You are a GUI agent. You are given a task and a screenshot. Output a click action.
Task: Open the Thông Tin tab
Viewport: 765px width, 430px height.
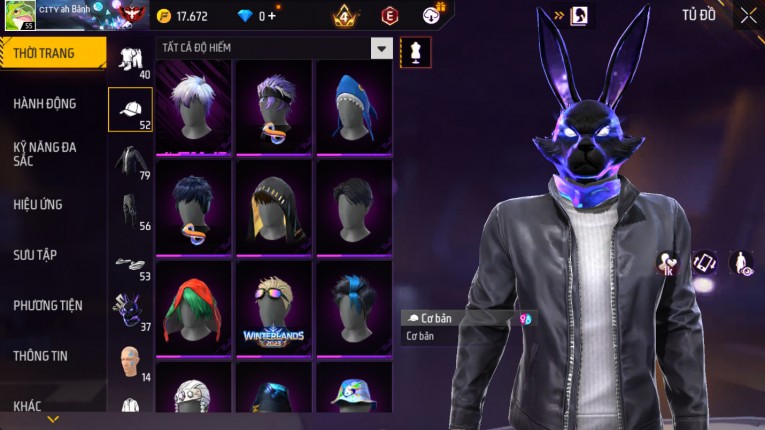(x=40, y=355)
